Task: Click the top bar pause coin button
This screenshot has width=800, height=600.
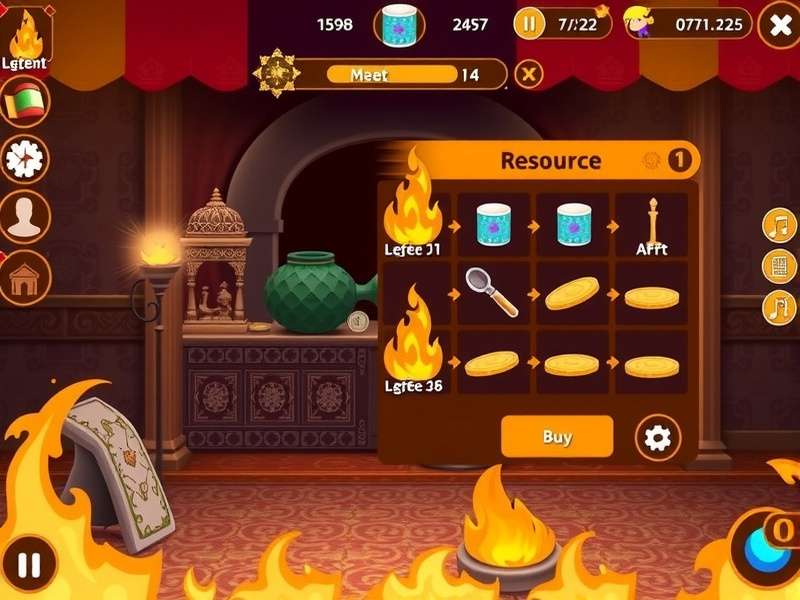Action: coord(529,23)
